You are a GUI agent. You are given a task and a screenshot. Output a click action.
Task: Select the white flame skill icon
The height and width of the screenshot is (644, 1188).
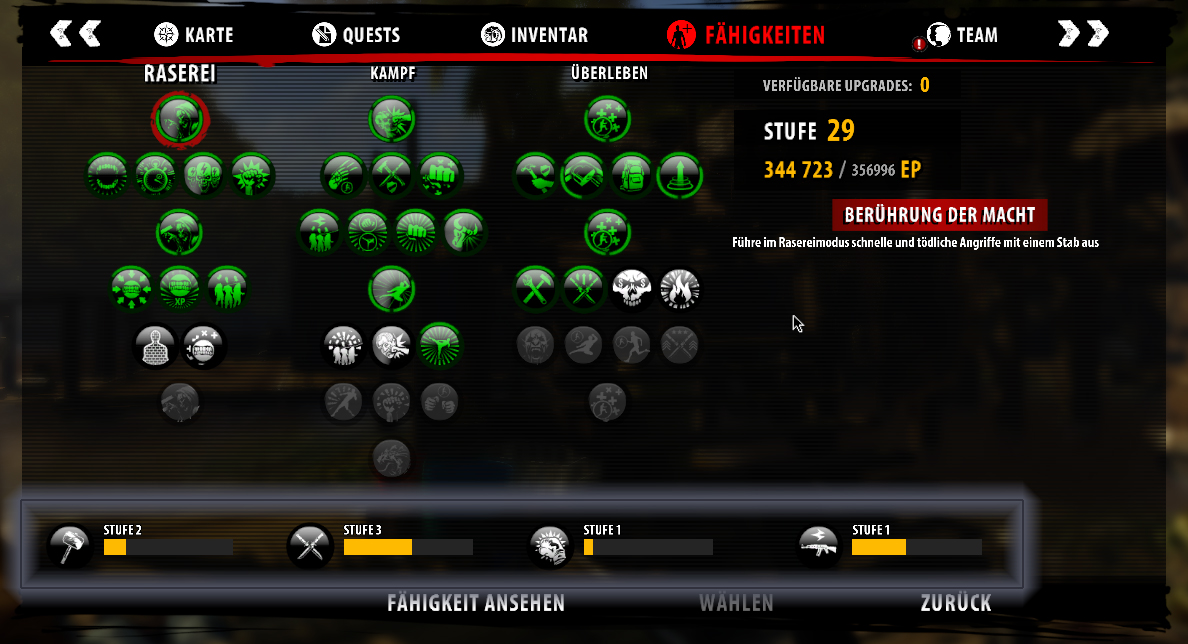click(x=680, y=289)
